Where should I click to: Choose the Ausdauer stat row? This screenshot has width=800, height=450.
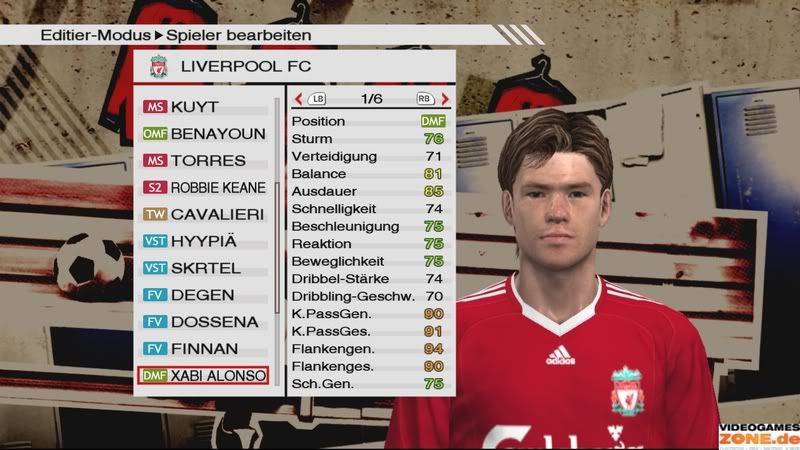(x=367, y=191)
